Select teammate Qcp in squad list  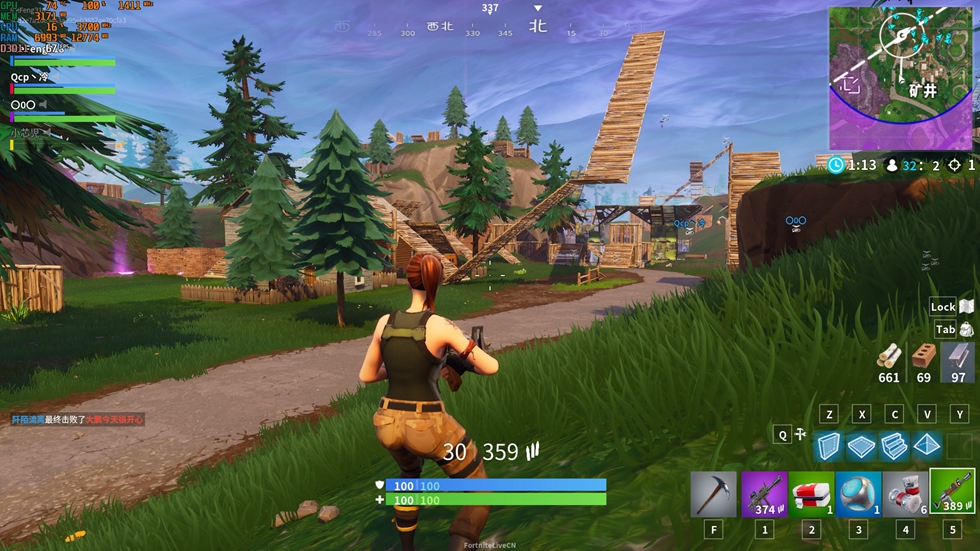pos(29,77)
